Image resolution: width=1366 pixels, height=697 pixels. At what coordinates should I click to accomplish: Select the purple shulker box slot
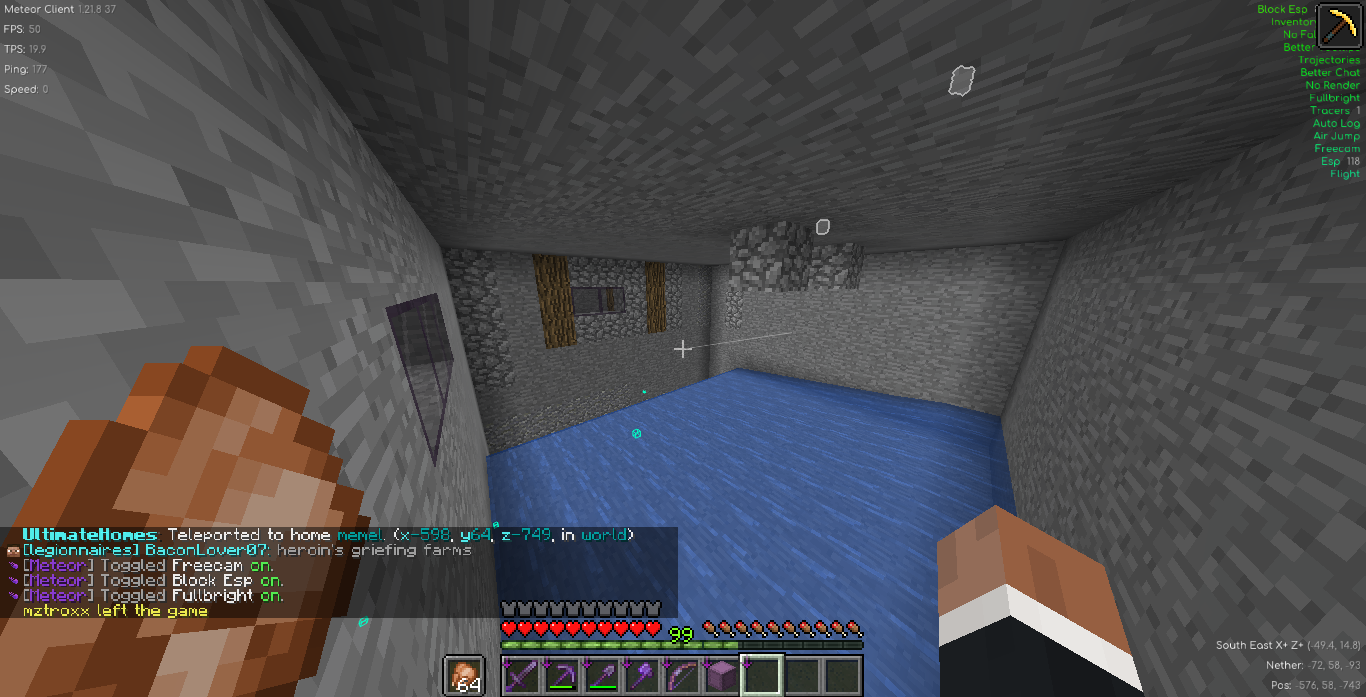pyautogui.click(x=721, y=676)
